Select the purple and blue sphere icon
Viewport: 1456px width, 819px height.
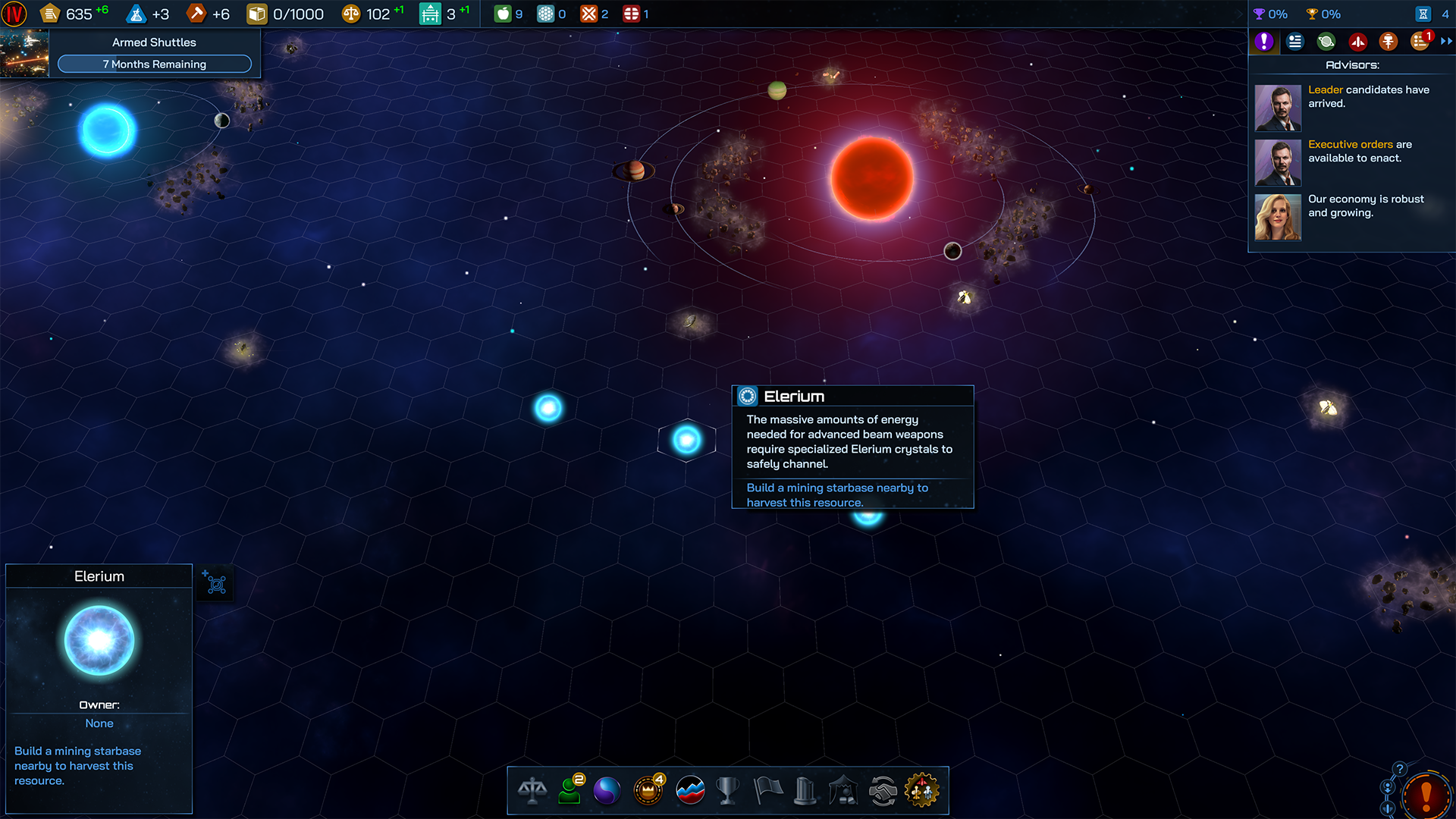(607, 791)
